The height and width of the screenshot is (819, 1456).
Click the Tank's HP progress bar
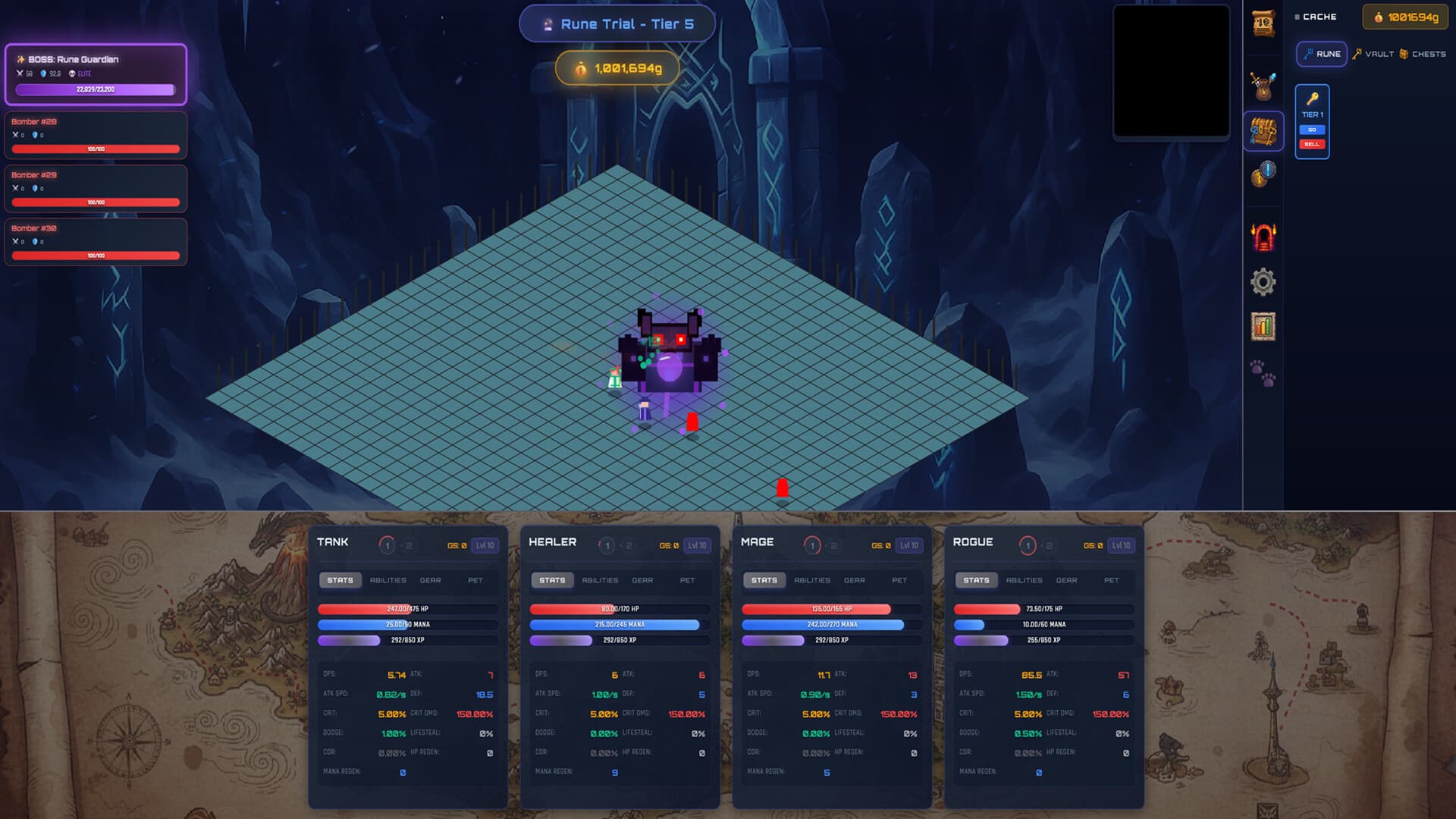coord(408,608)
